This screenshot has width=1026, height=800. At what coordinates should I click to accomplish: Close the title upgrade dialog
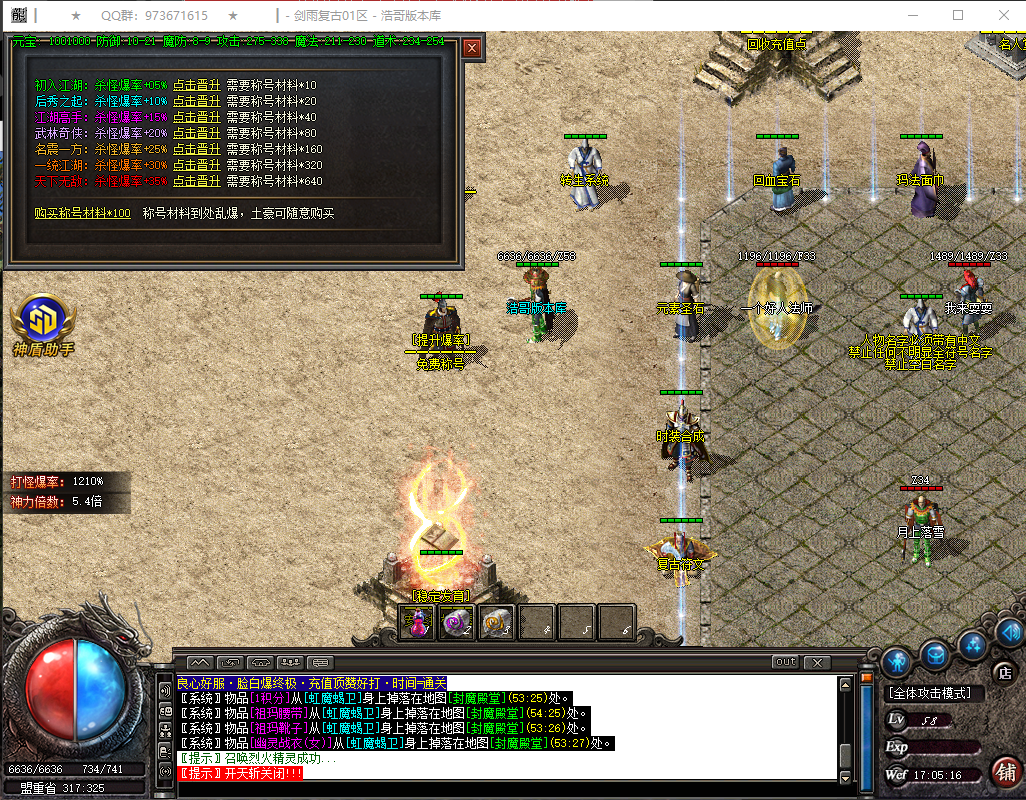pyautogui.click(x=472, y=47)
